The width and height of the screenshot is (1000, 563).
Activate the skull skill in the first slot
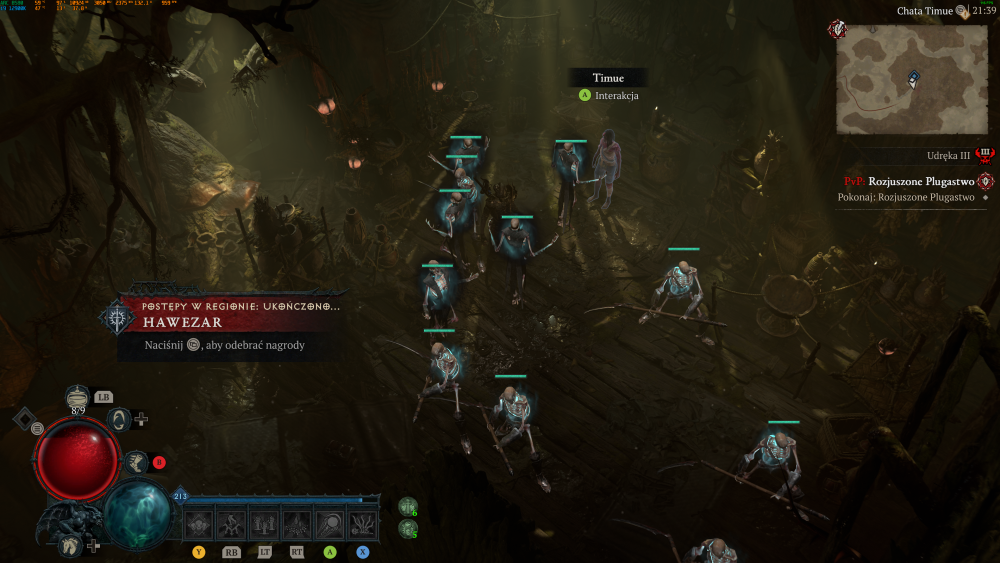(x=199, y=523)
